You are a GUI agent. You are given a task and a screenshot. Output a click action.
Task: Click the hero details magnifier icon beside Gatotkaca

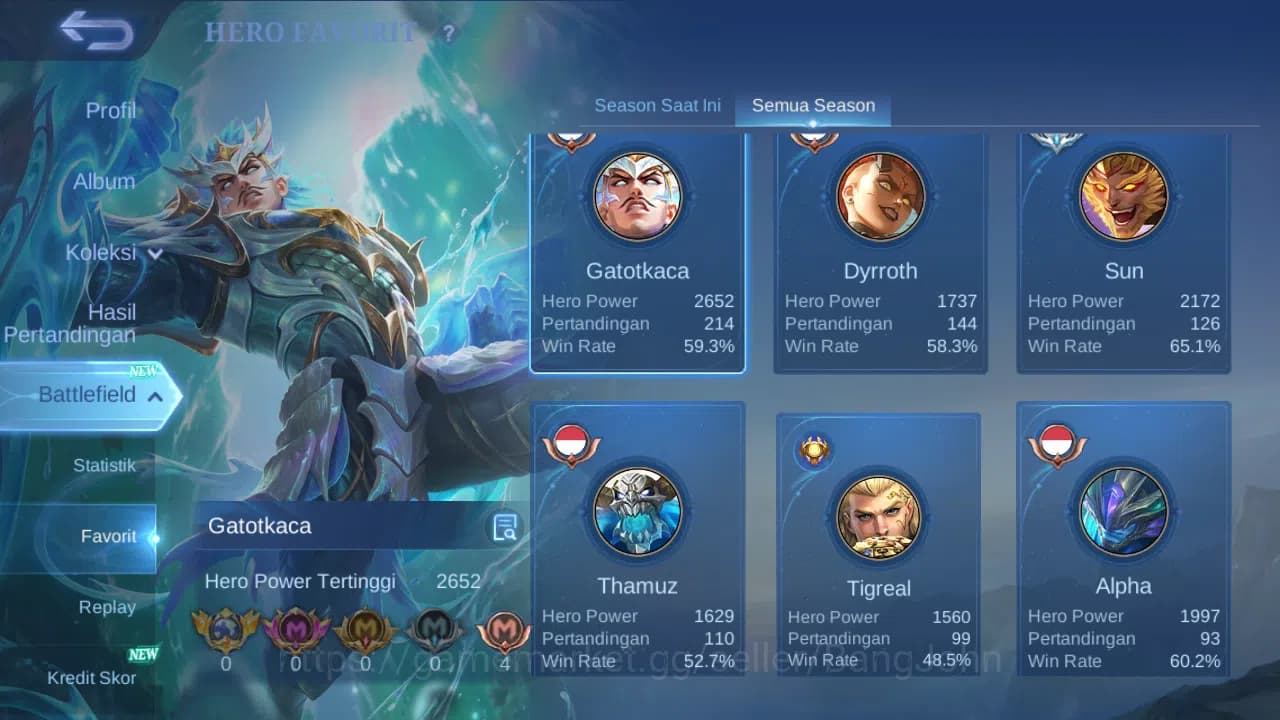[505, 526]
